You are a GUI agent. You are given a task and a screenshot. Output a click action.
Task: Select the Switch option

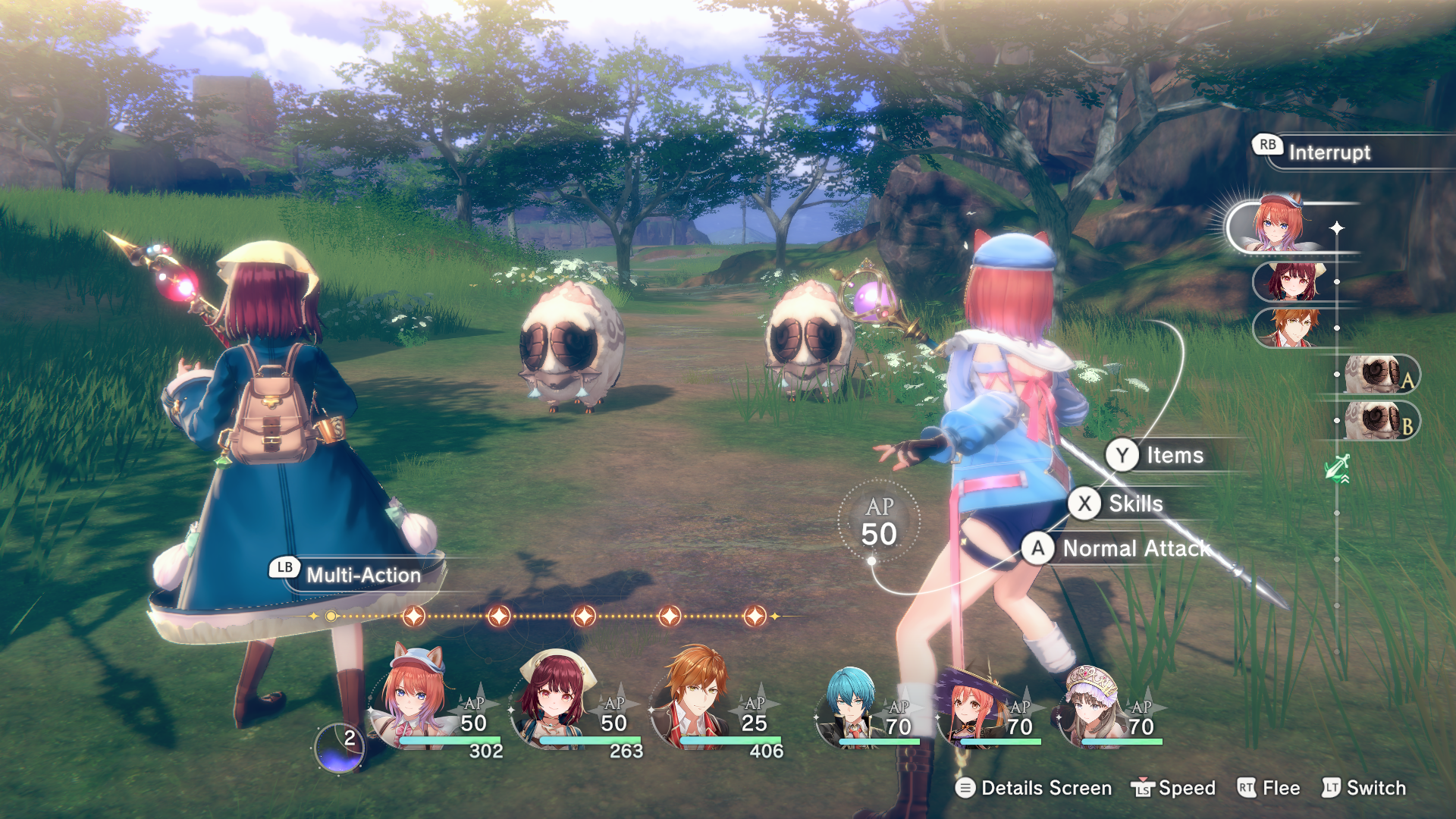1375,788
